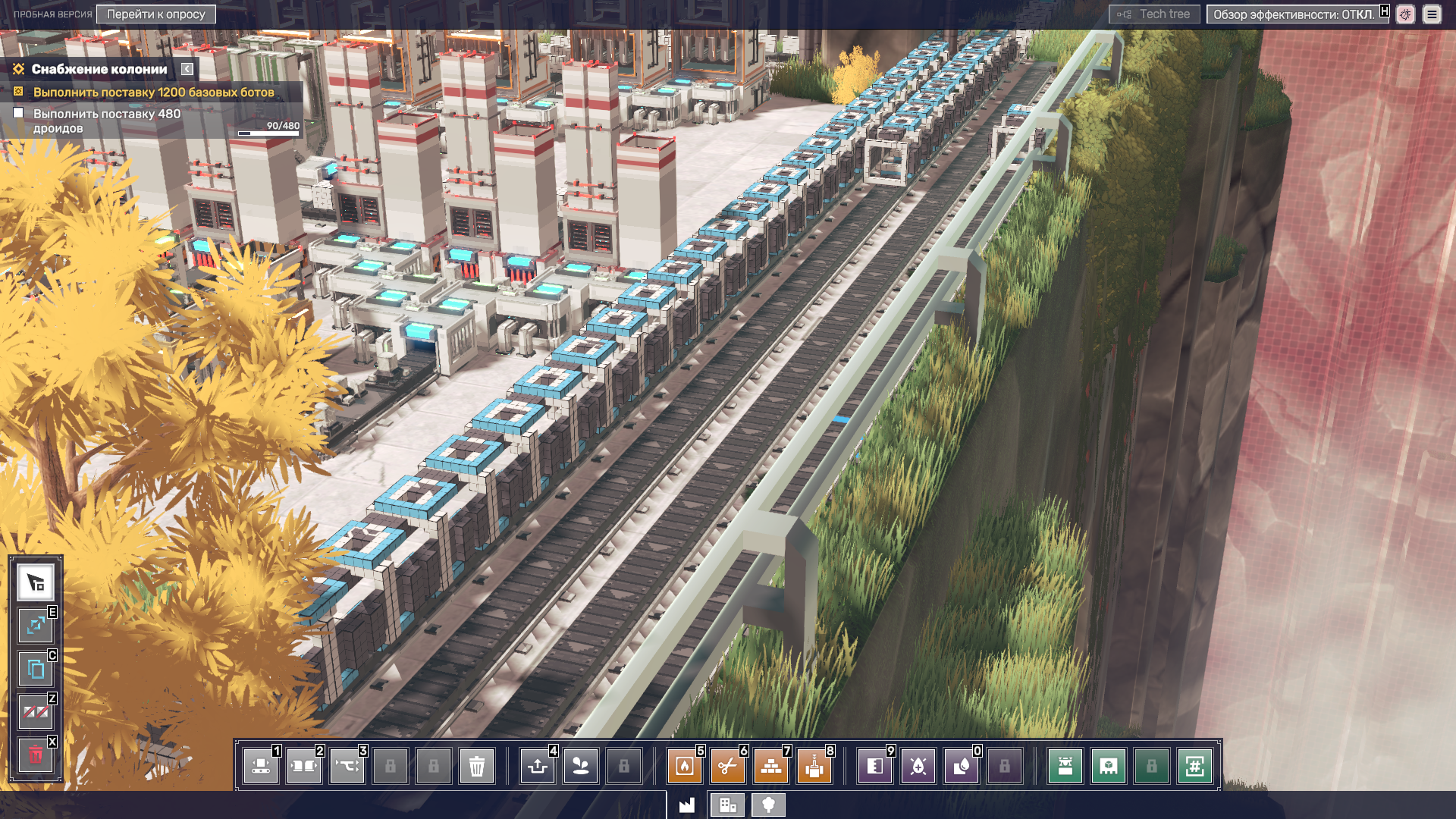This screenshot has height=819, width=1456.
Task: Select the conveyor belt building
Action: tap(261, 766)
